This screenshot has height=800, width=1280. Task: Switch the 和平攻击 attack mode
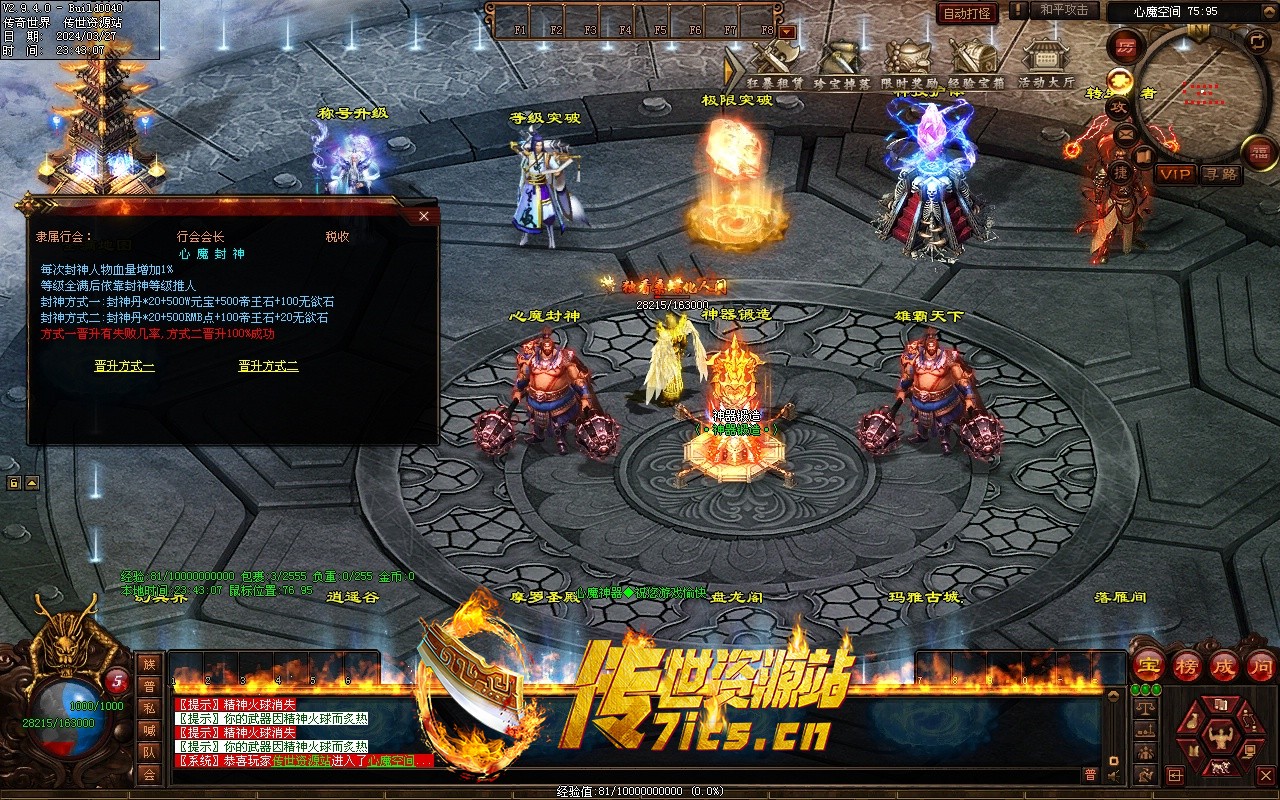(1064, 10)
